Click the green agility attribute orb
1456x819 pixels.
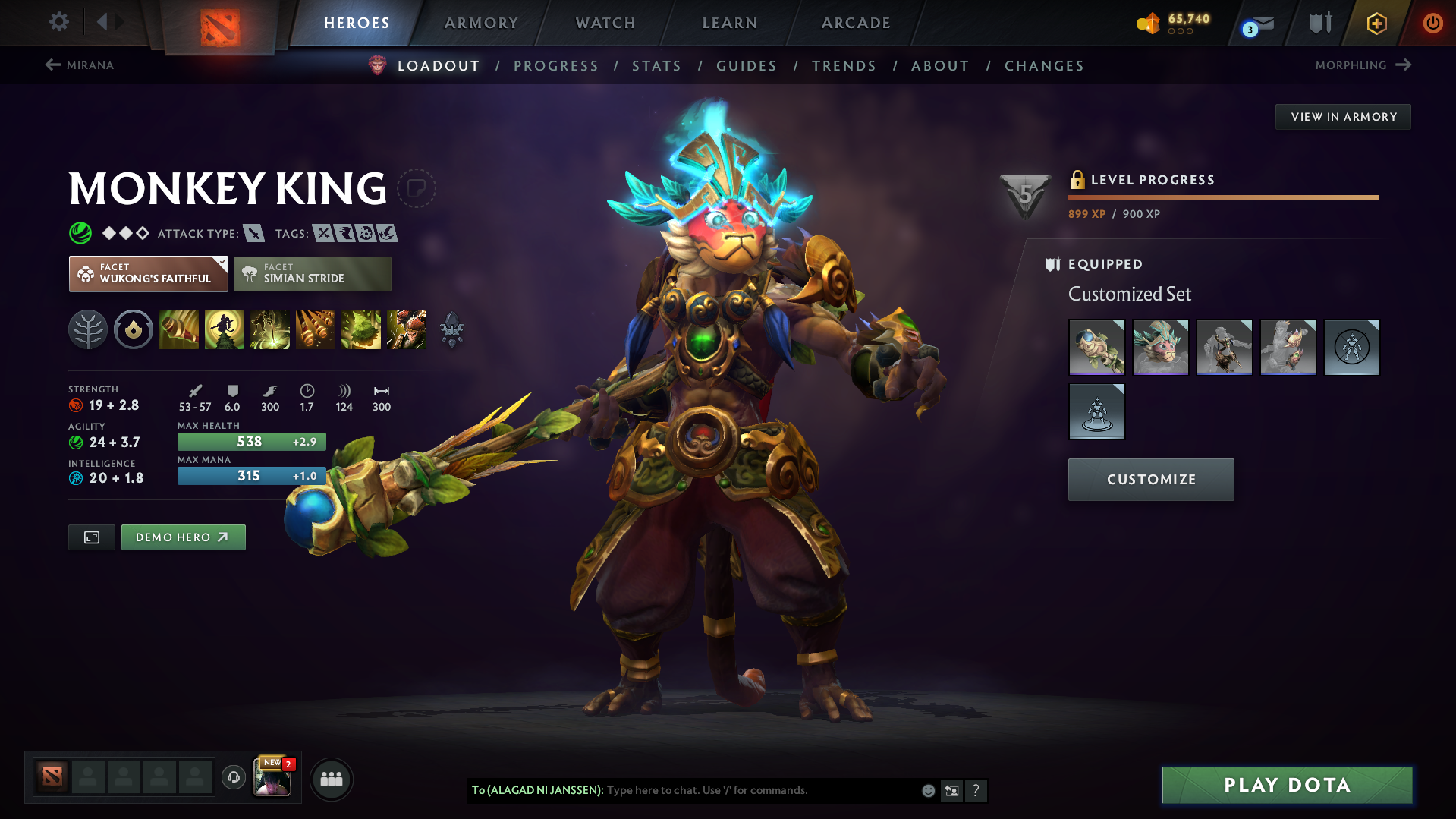76,443
